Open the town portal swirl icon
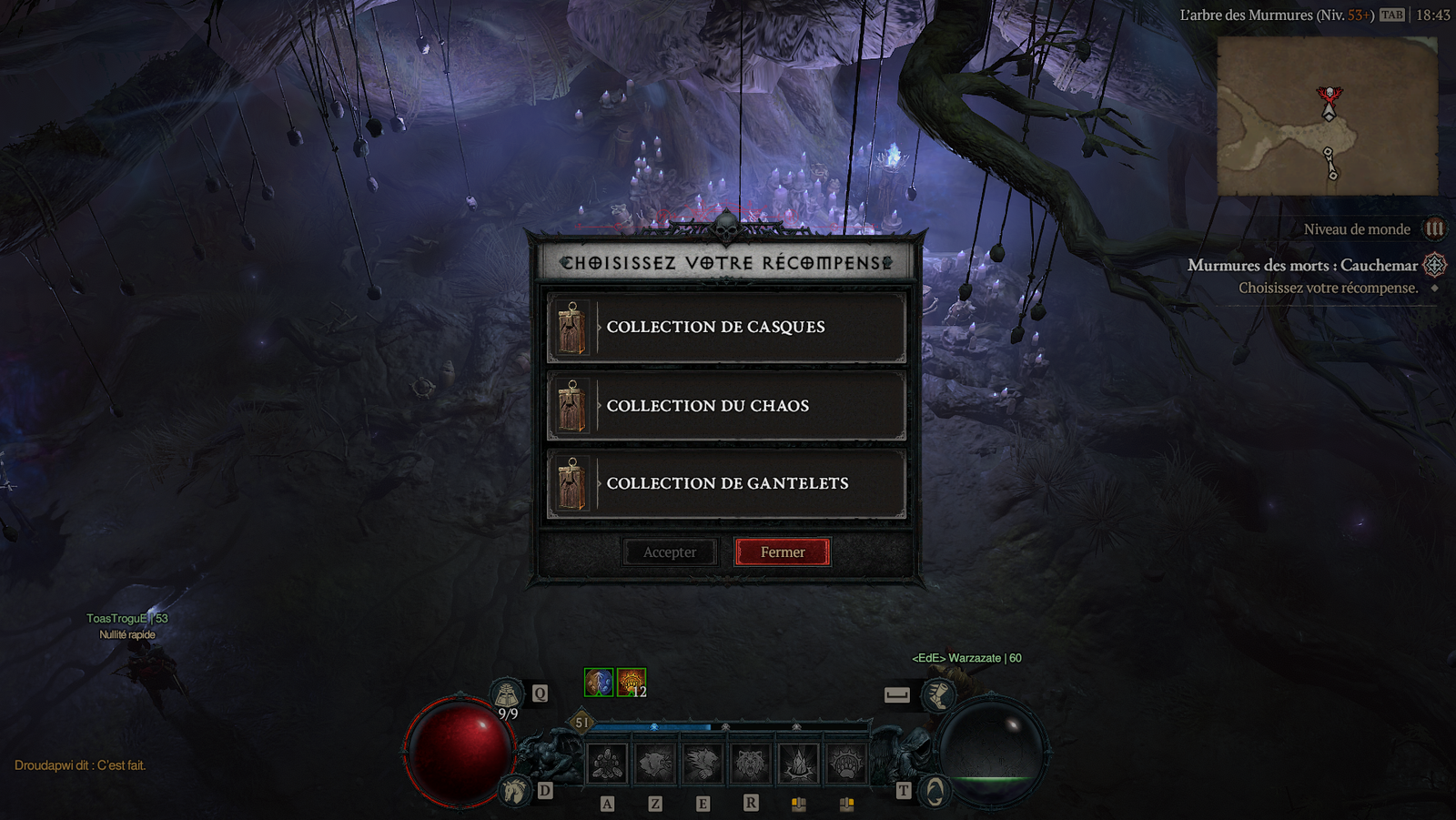Image resolution: width=1456 pixels, height=820 pixels. 935,791
